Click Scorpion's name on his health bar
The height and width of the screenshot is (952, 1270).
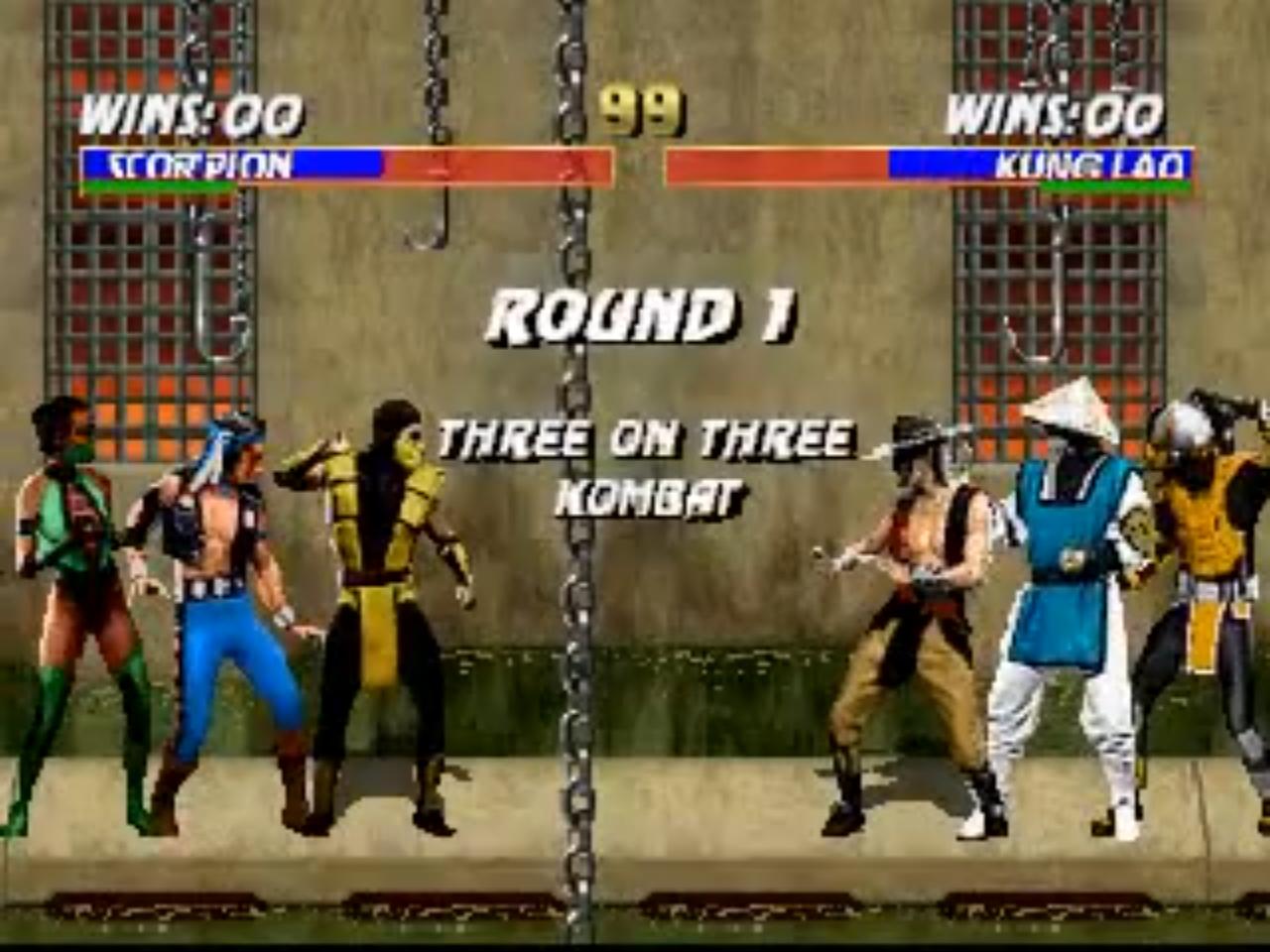click(193, 165)
